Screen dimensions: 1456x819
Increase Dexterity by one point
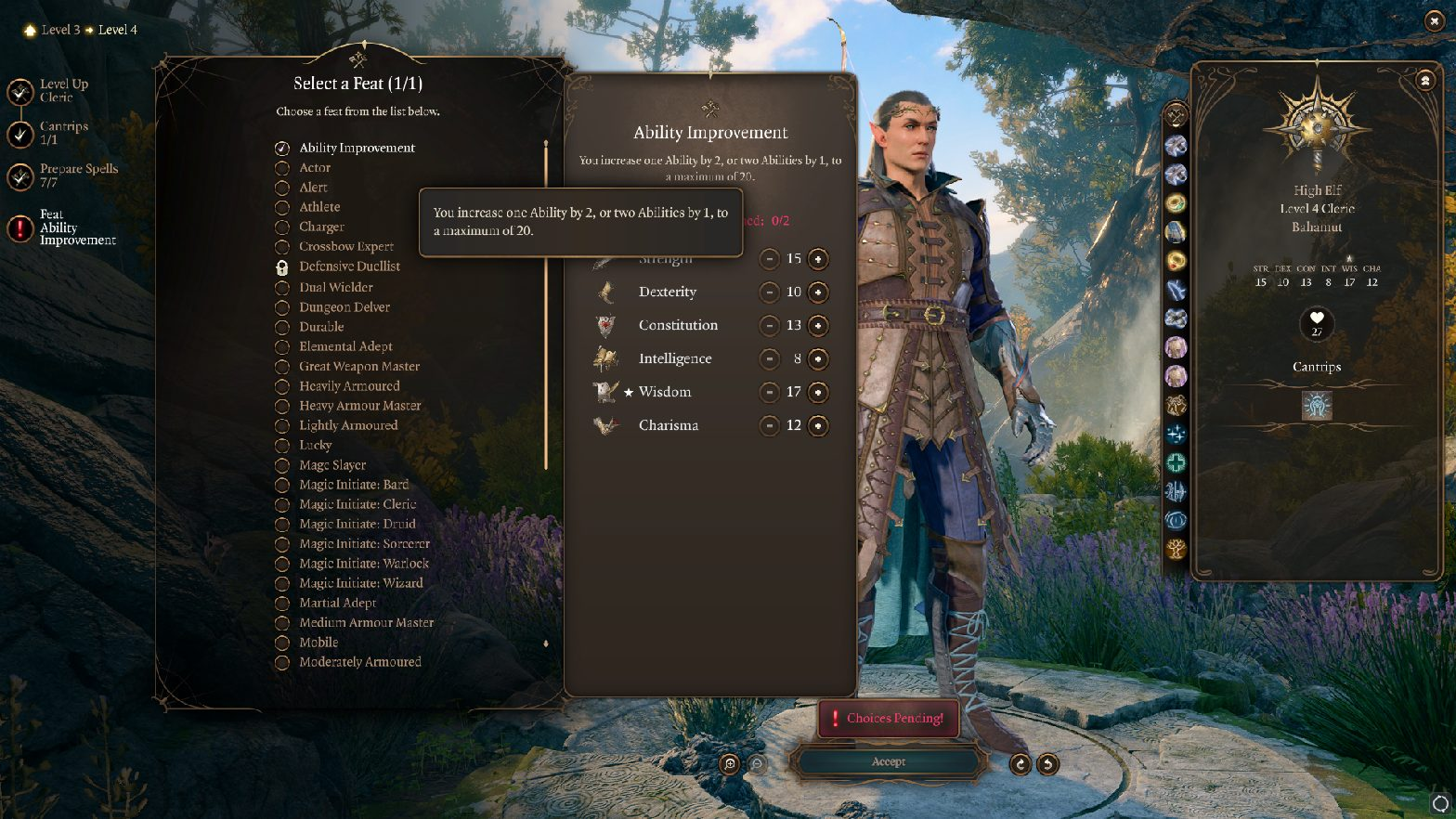(817, 292)
